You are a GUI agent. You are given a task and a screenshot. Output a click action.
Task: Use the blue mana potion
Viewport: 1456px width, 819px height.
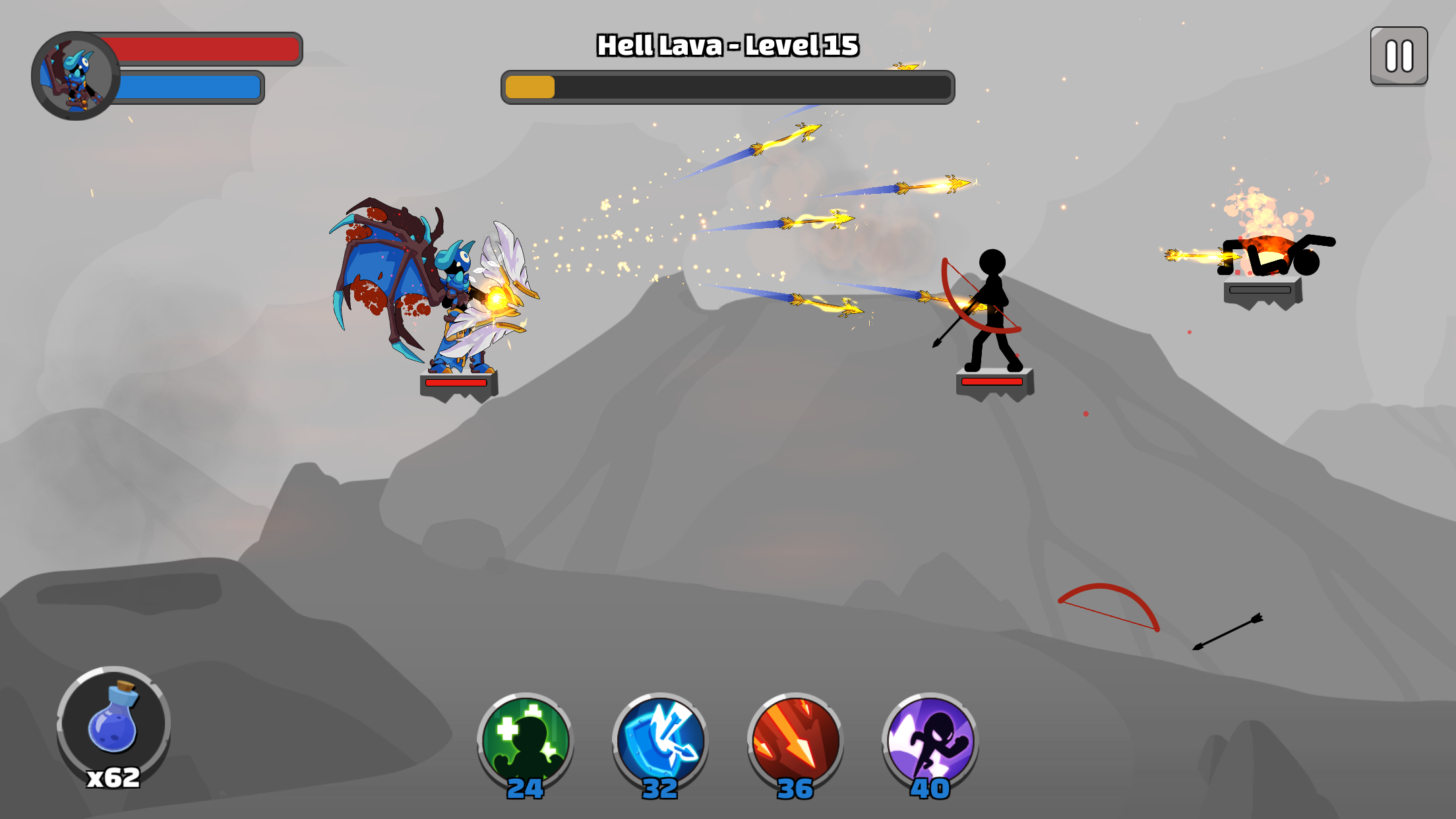pyautogui.click(x=113, y=723)
